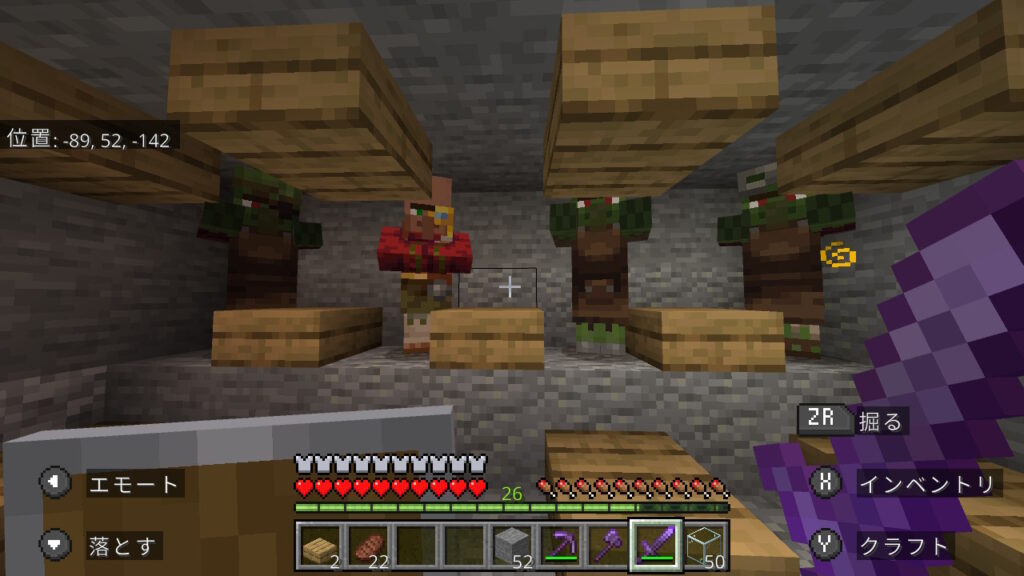Screen dimensions: 1024x576
Task: Select the enchanted sword hotbar slot
Action: coord(656,544)
